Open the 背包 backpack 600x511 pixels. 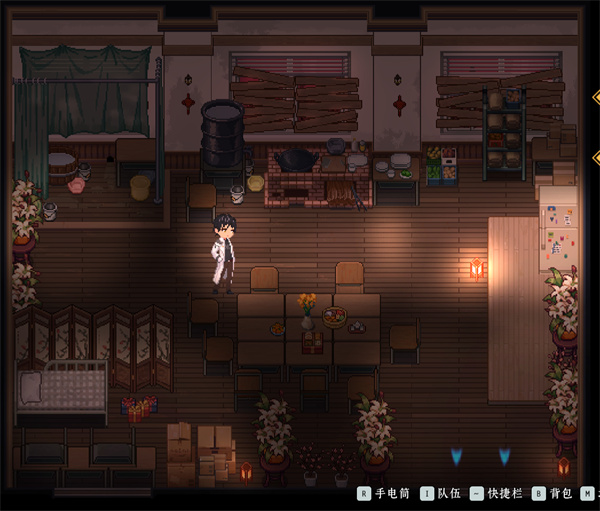click(553, 493)
